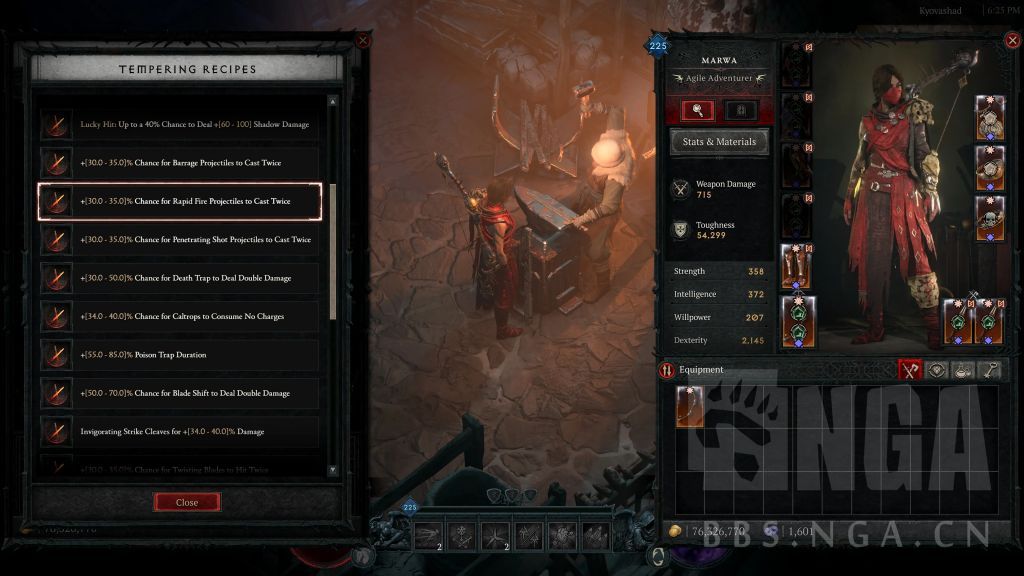Click the X on Tempering Recipes panel
Image resolution: width=1024 pixels, height=576 pixels.
pos(363,41)
